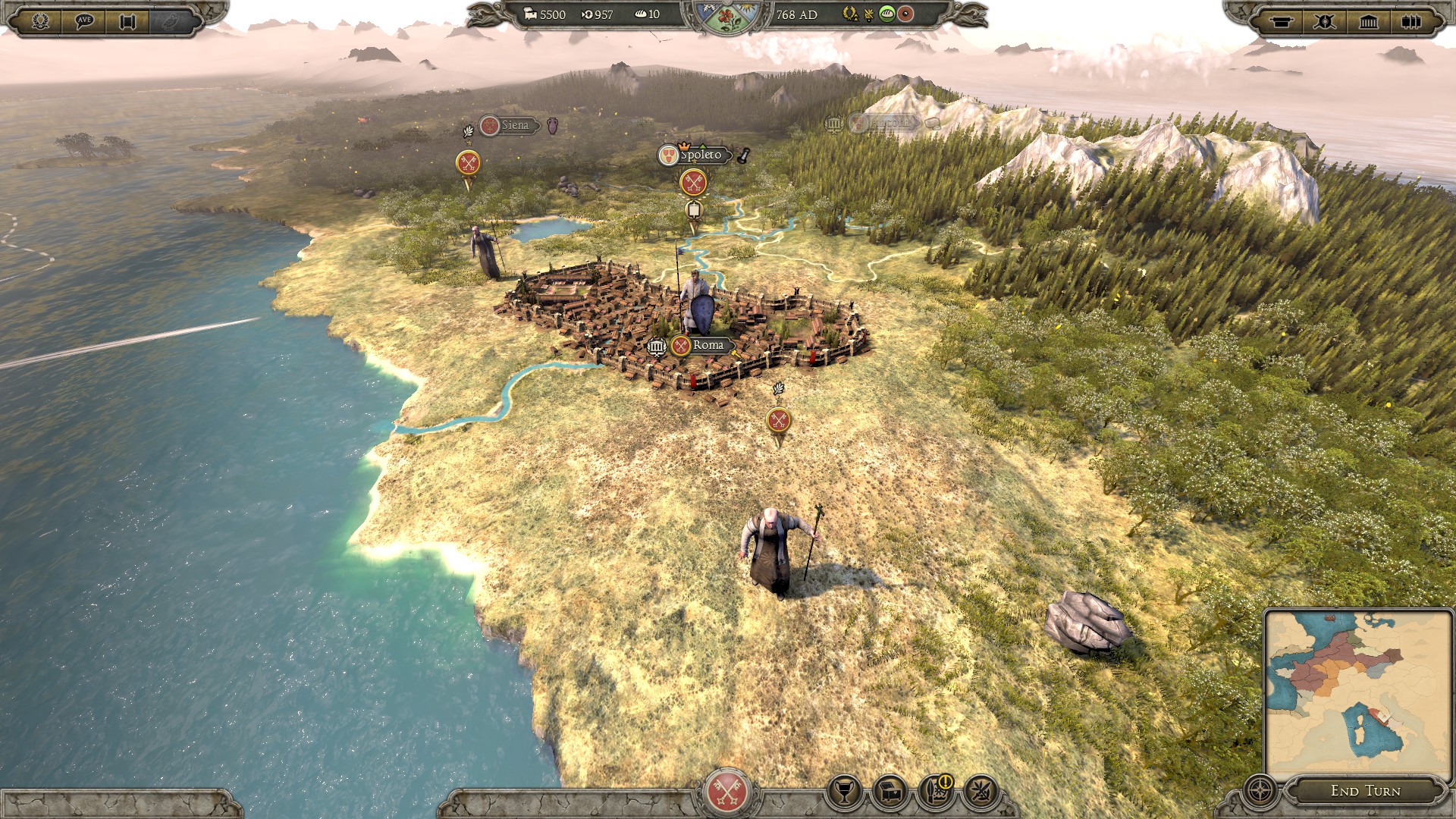Select the Siena settlement label

[514, 125]
